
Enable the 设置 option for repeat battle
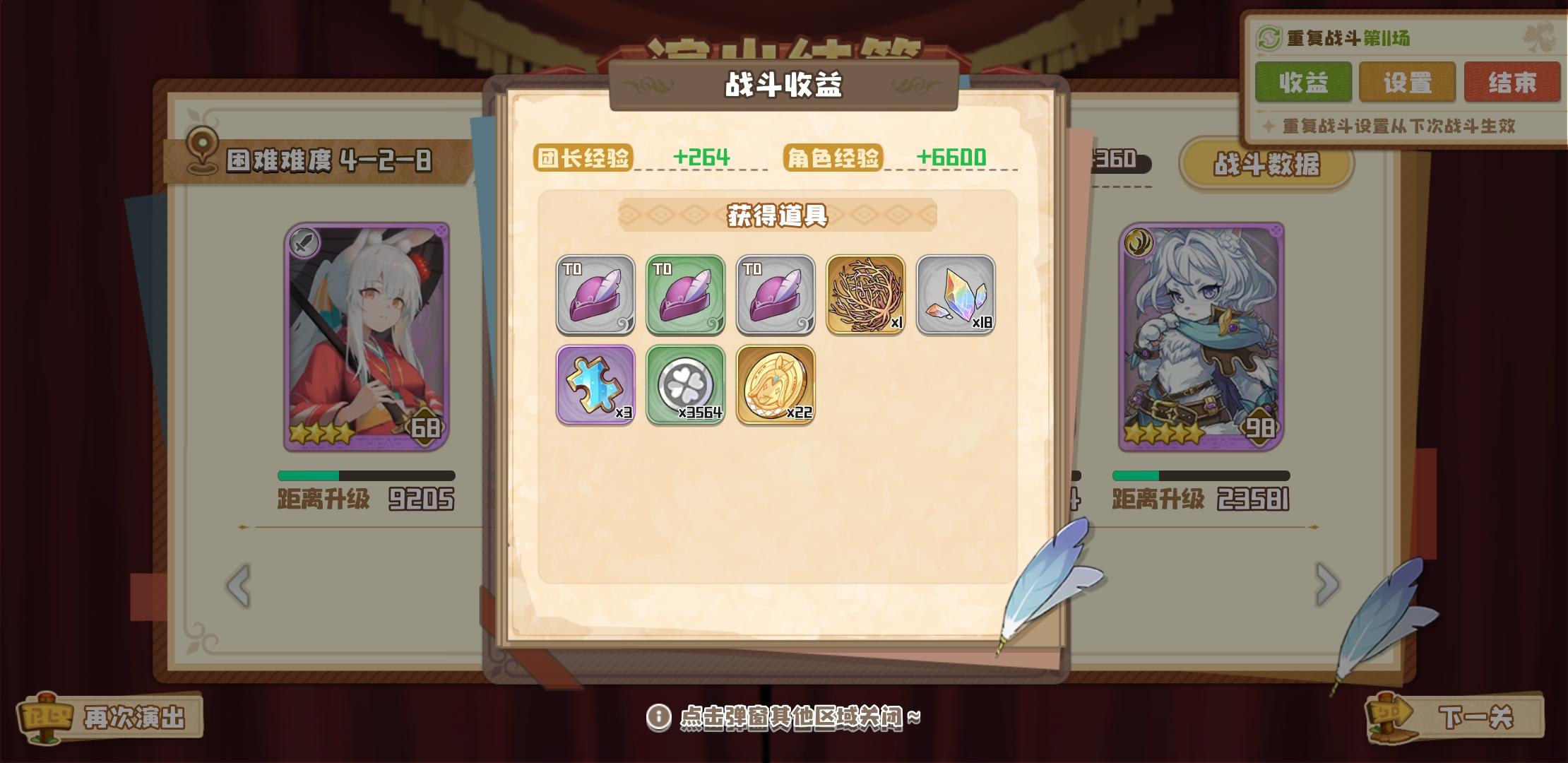pyautogui.click(x=1407, y=81)
